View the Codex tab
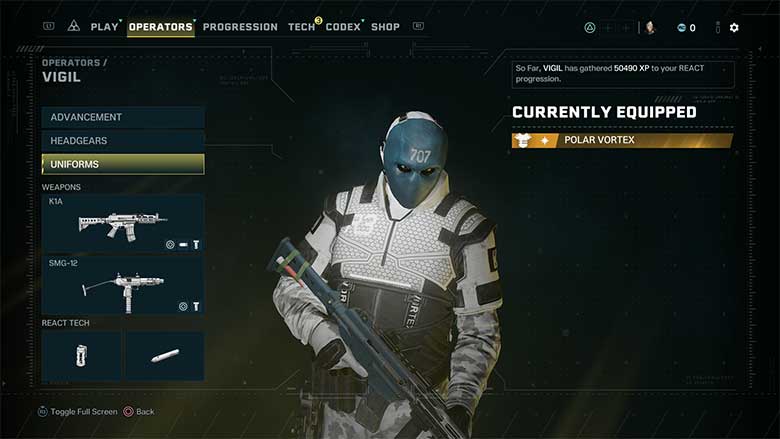780x439 pixels. pos(343,27)
